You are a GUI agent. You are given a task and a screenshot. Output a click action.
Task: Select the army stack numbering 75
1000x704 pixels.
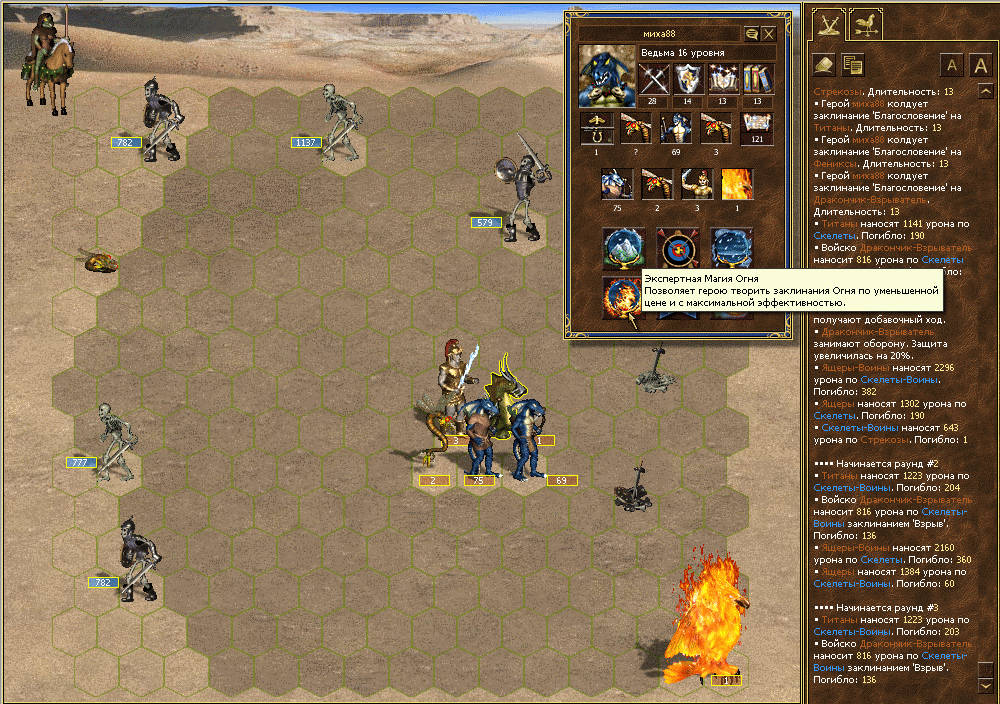pyautogui.click(x=616, y=184)
